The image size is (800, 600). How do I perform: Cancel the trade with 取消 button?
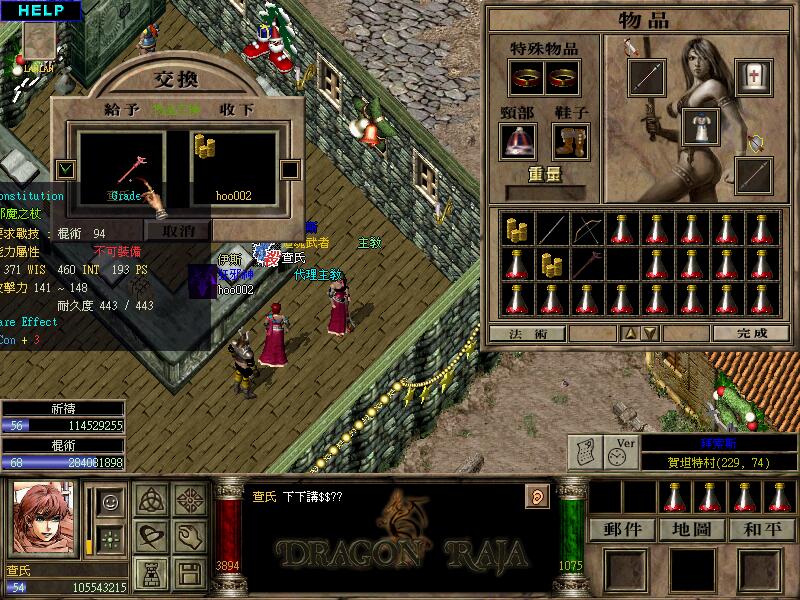177,230
